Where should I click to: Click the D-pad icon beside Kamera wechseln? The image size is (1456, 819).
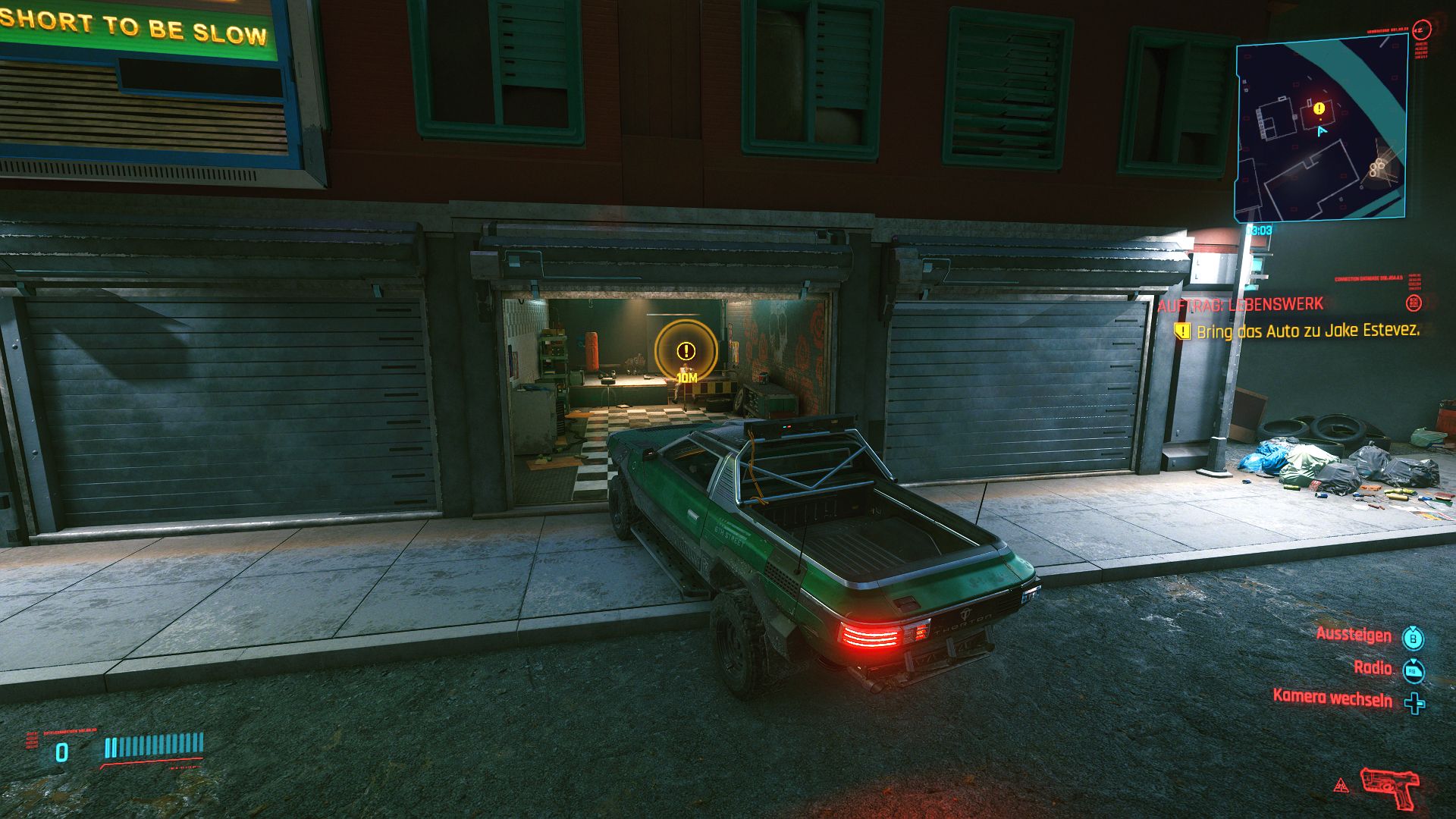tap(1414, 702)
